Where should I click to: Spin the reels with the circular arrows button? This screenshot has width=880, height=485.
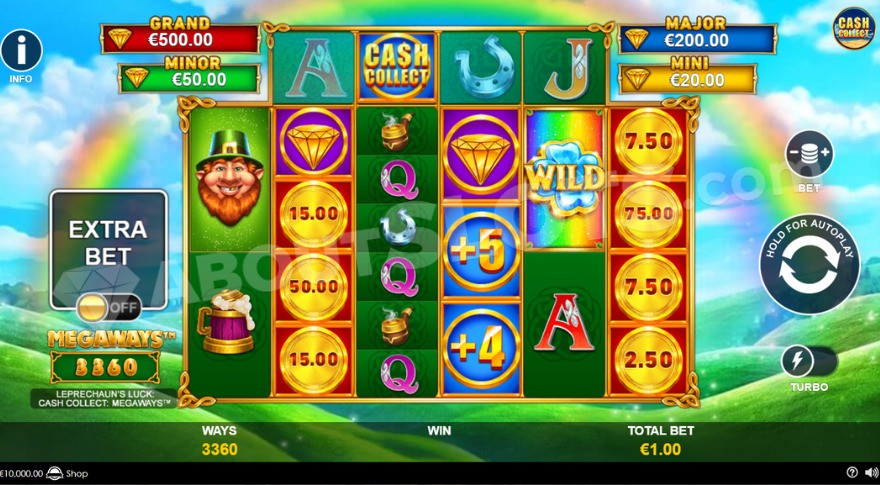(809, 265)
